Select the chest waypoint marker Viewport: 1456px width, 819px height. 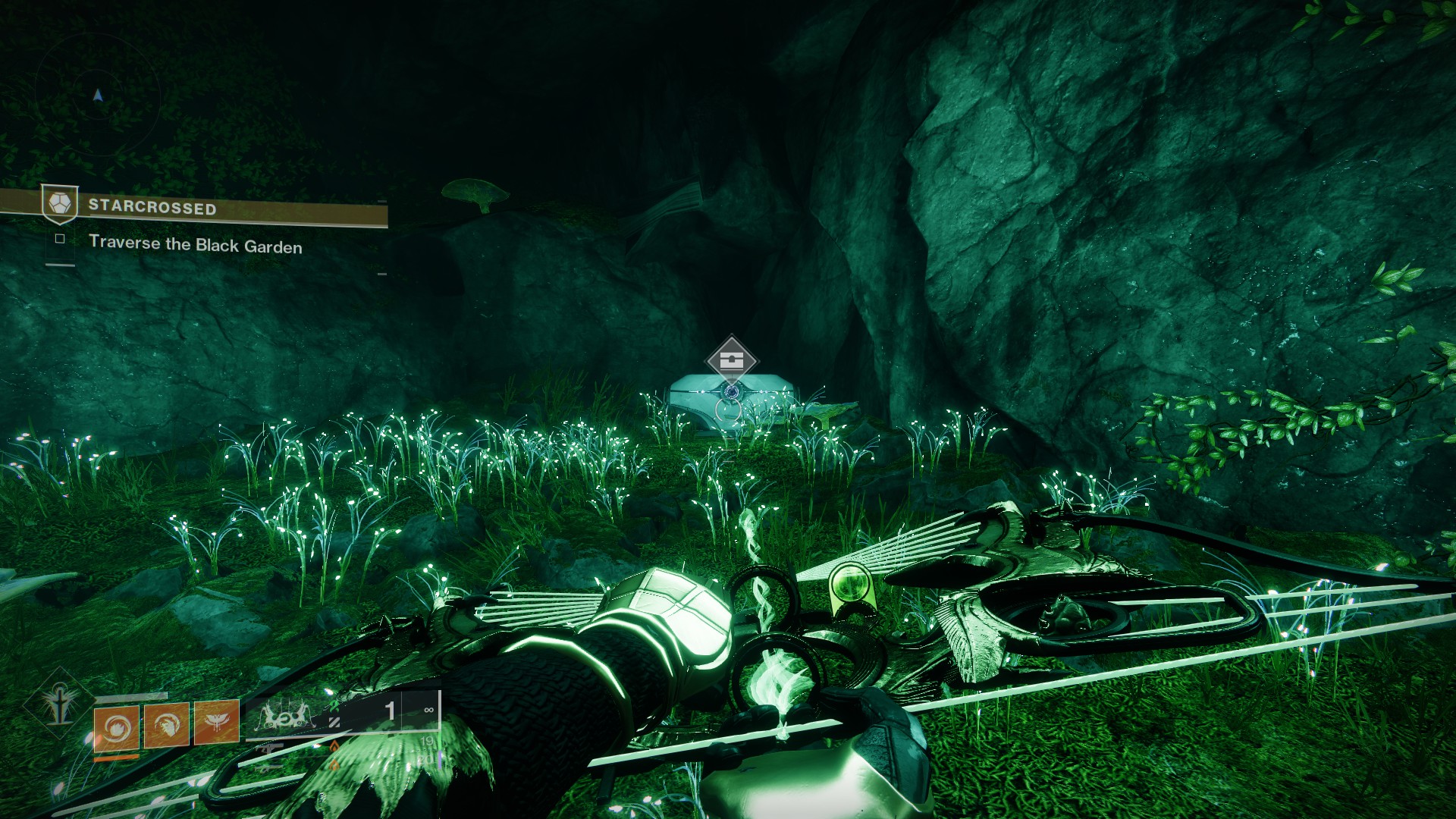tap(731, 360)
